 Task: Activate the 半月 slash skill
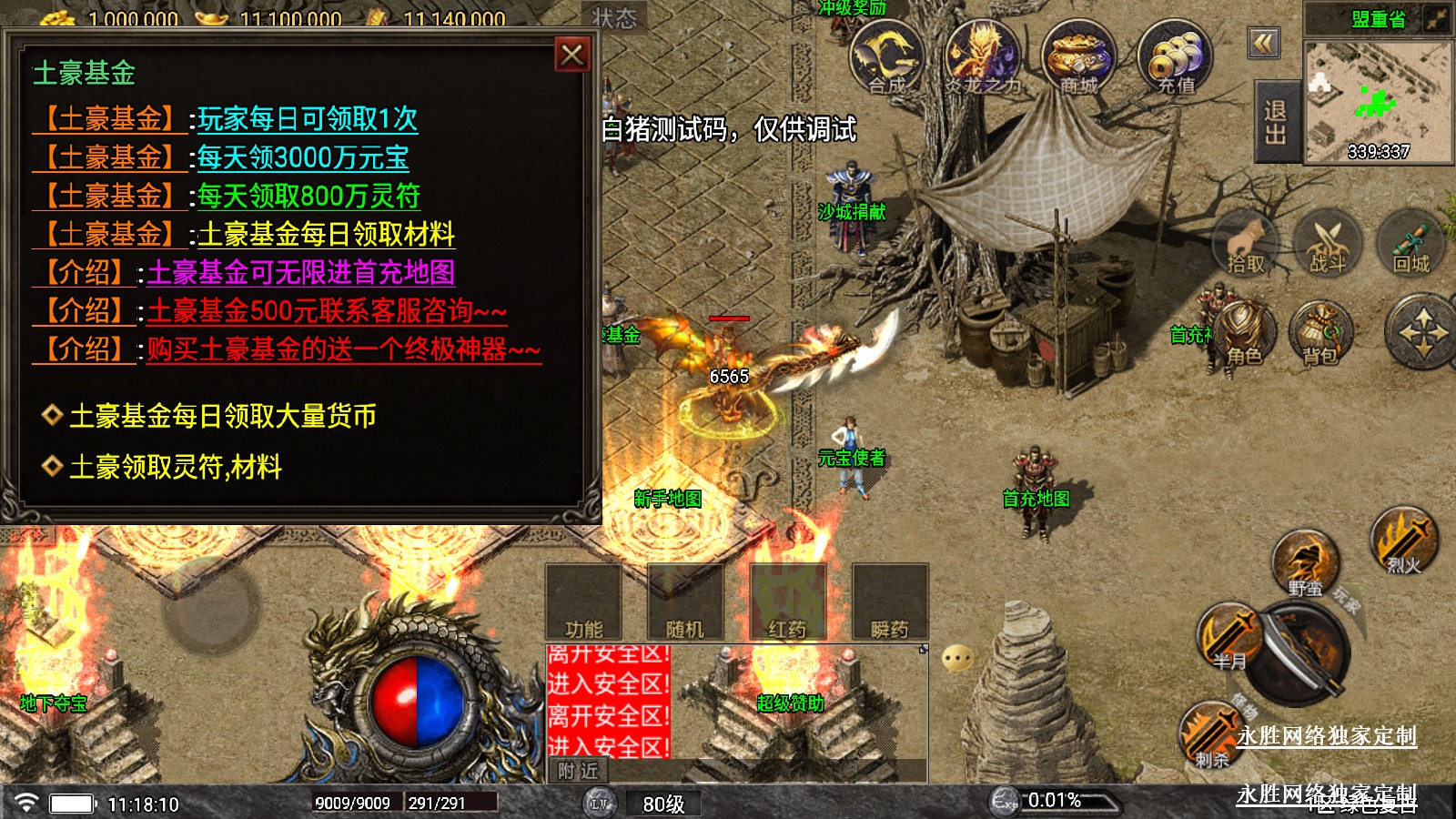coord(1228,636)
